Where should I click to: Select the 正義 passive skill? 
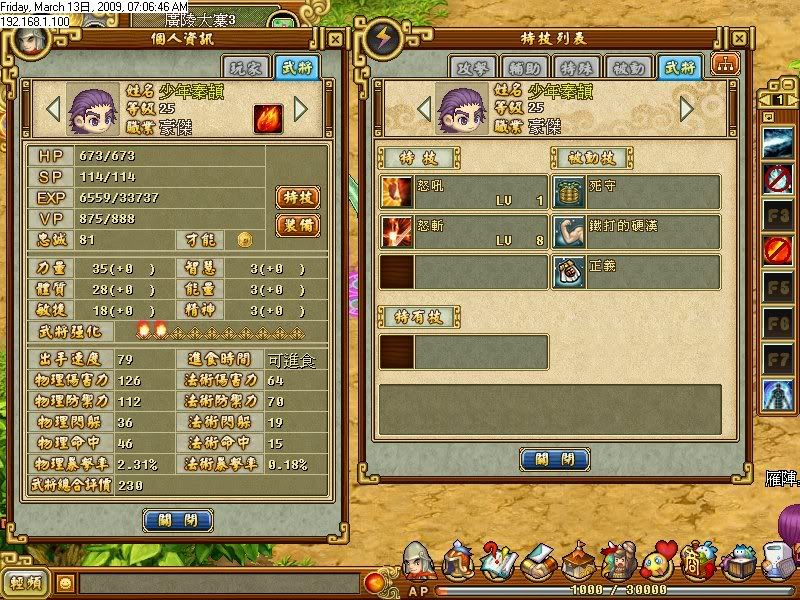[636, 272]
